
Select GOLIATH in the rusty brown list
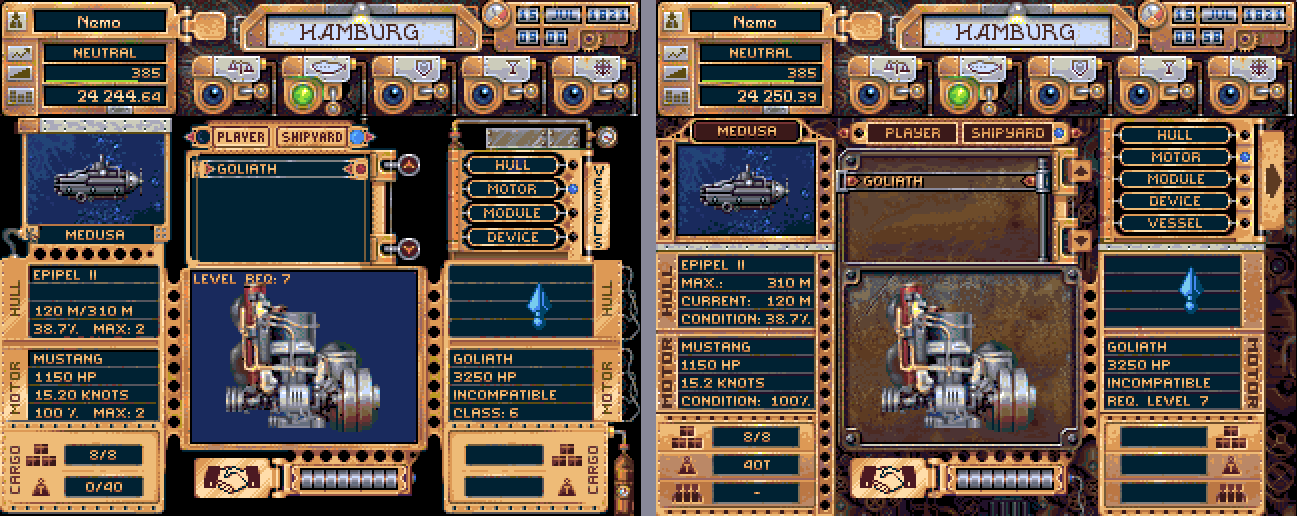tap(937, 181)
